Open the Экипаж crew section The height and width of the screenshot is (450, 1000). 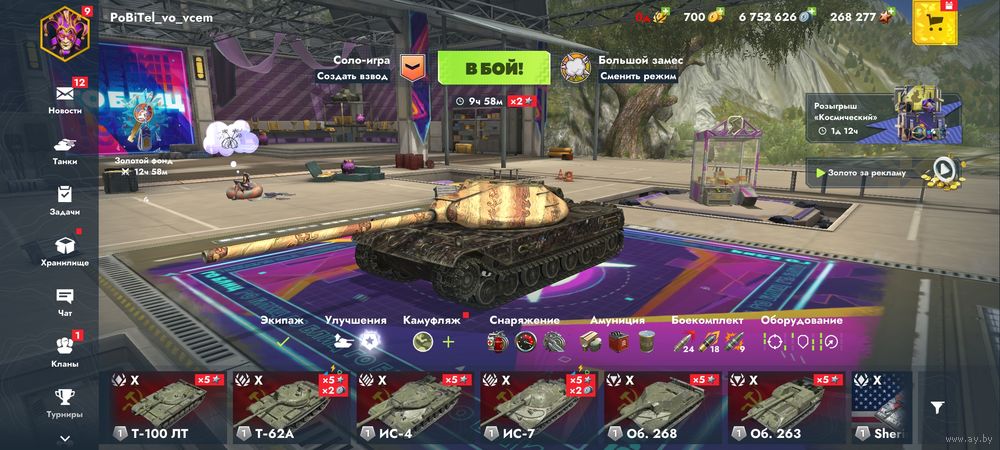pyautogui.click(x=283, y=333)
